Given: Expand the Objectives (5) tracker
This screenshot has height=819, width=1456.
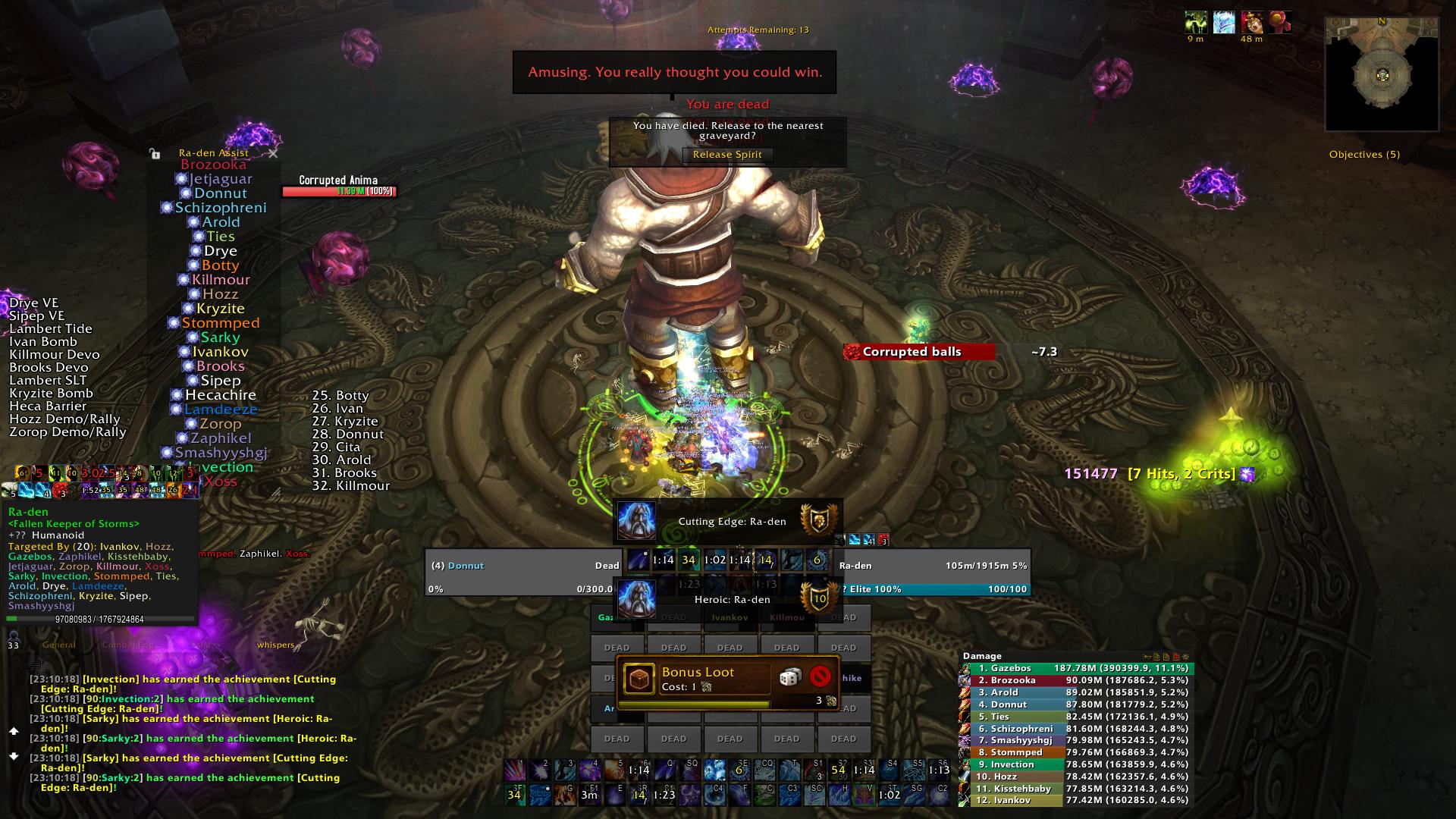Looking at the screenshot, I should click(1364, 155).
